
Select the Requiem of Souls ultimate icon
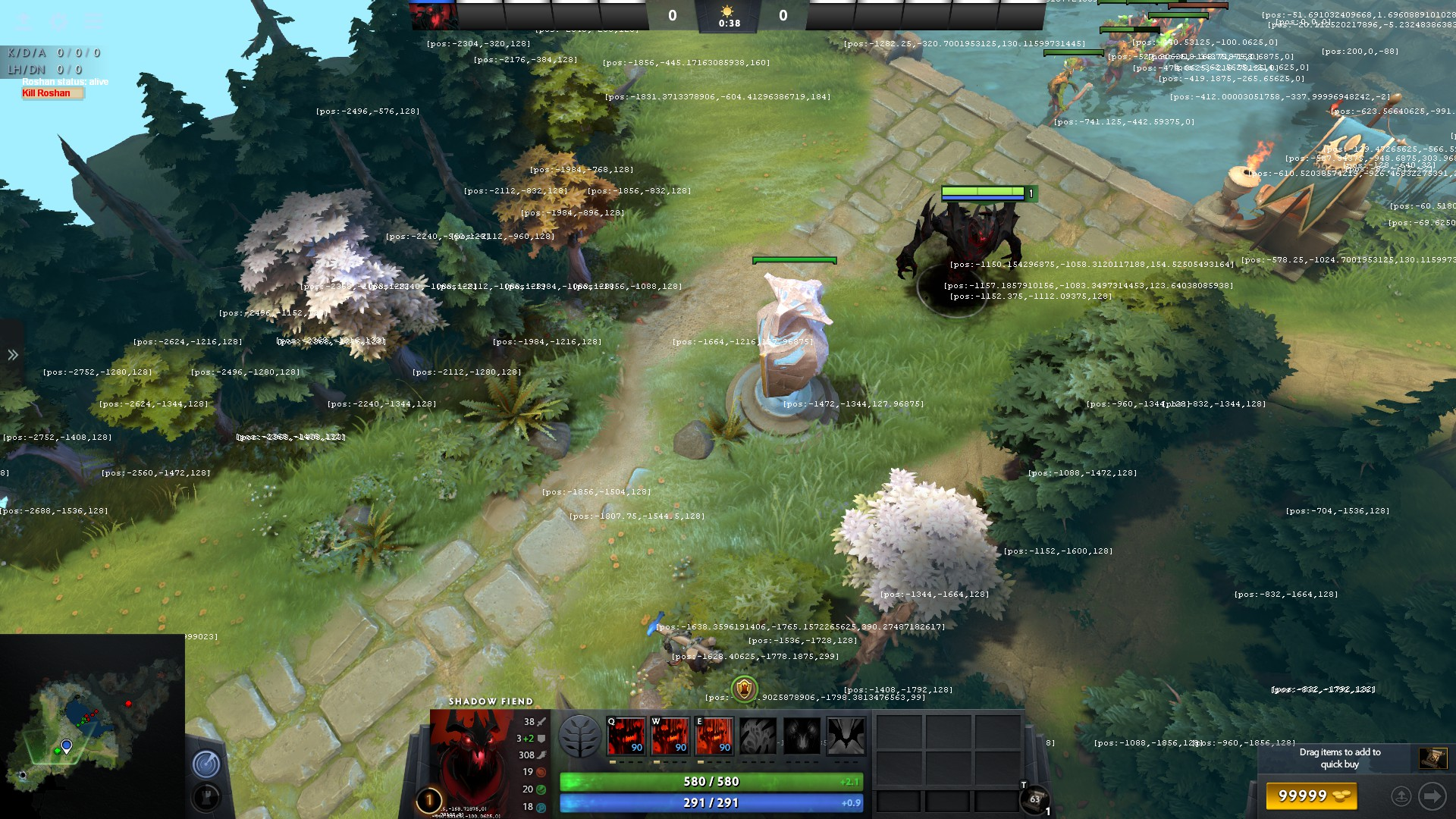(x=846, y=736)
